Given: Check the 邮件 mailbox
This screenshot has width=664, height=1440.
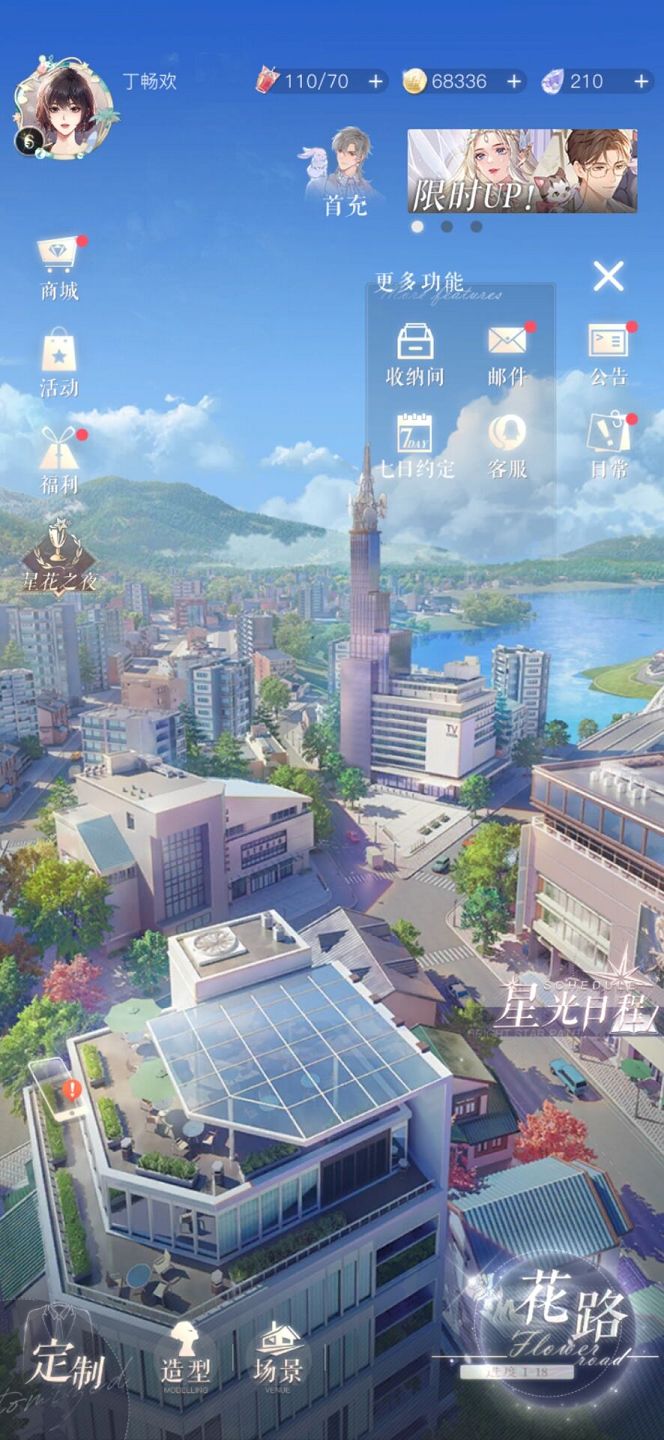Looking at the screenshot, I should [x=507, y=354].
